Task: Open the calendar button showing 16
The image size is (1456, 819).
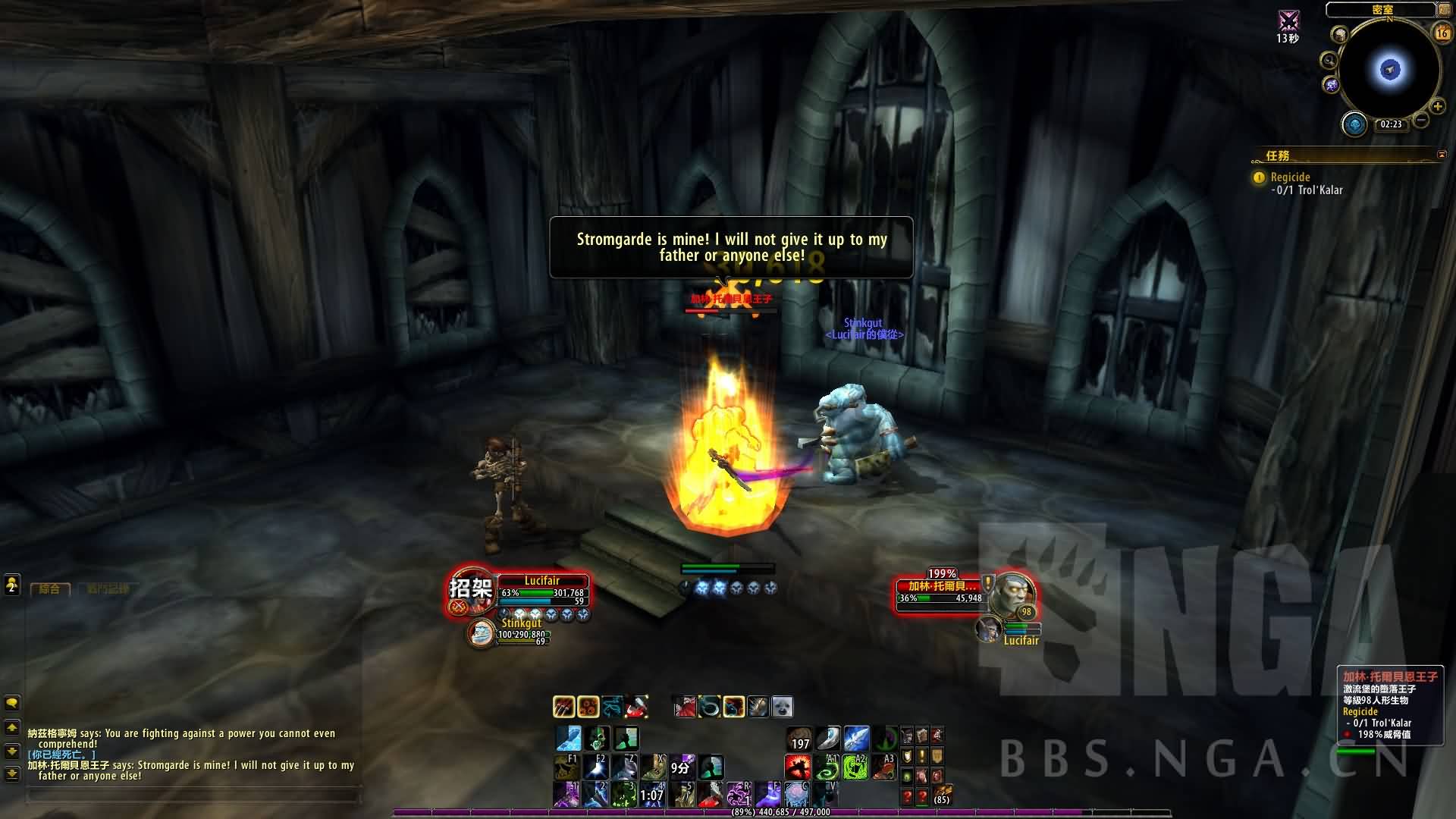Action: click(1442, 33)
